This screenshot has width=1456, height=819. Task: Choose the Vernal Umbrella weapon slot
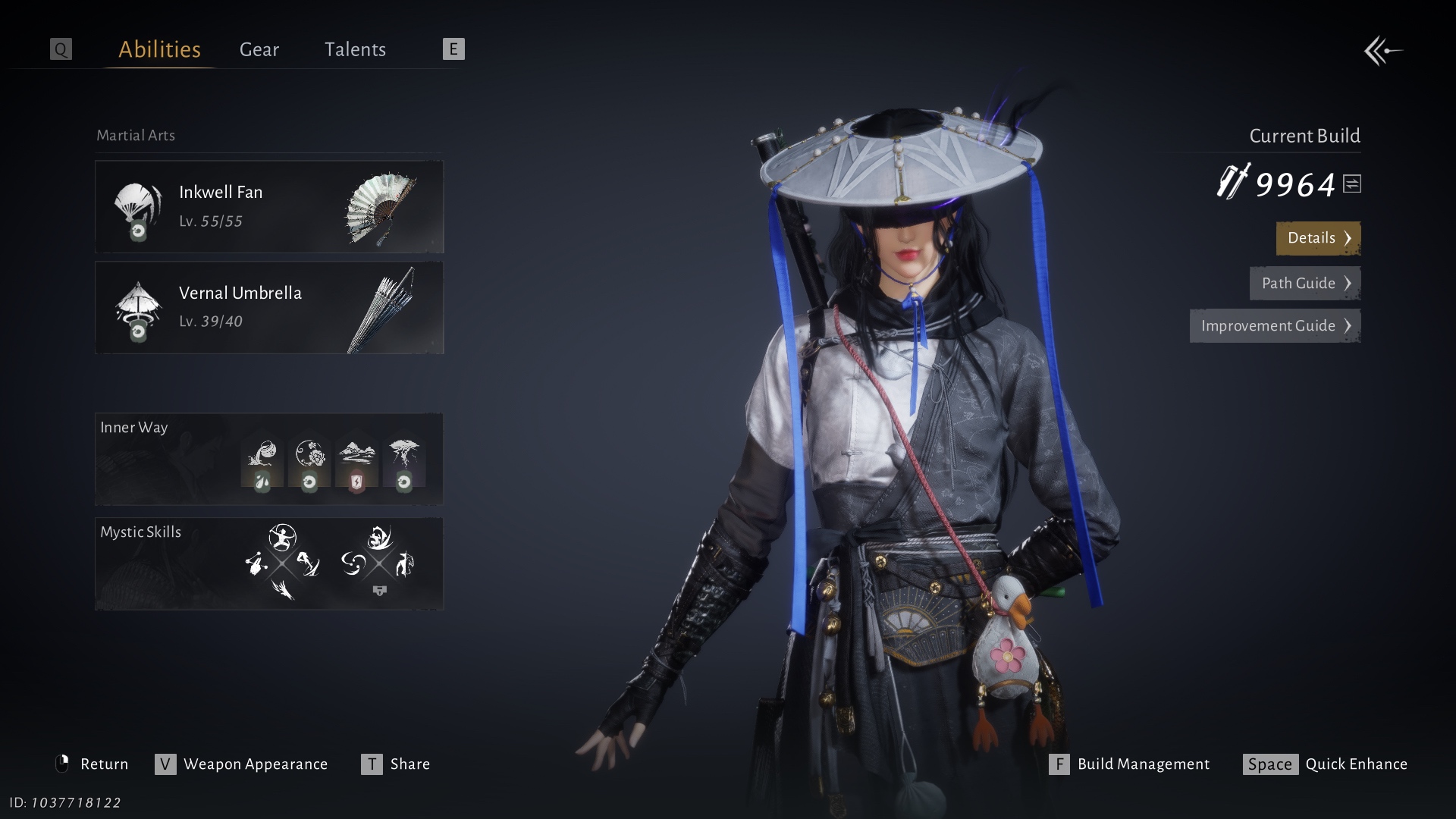(x=269, y=307)
